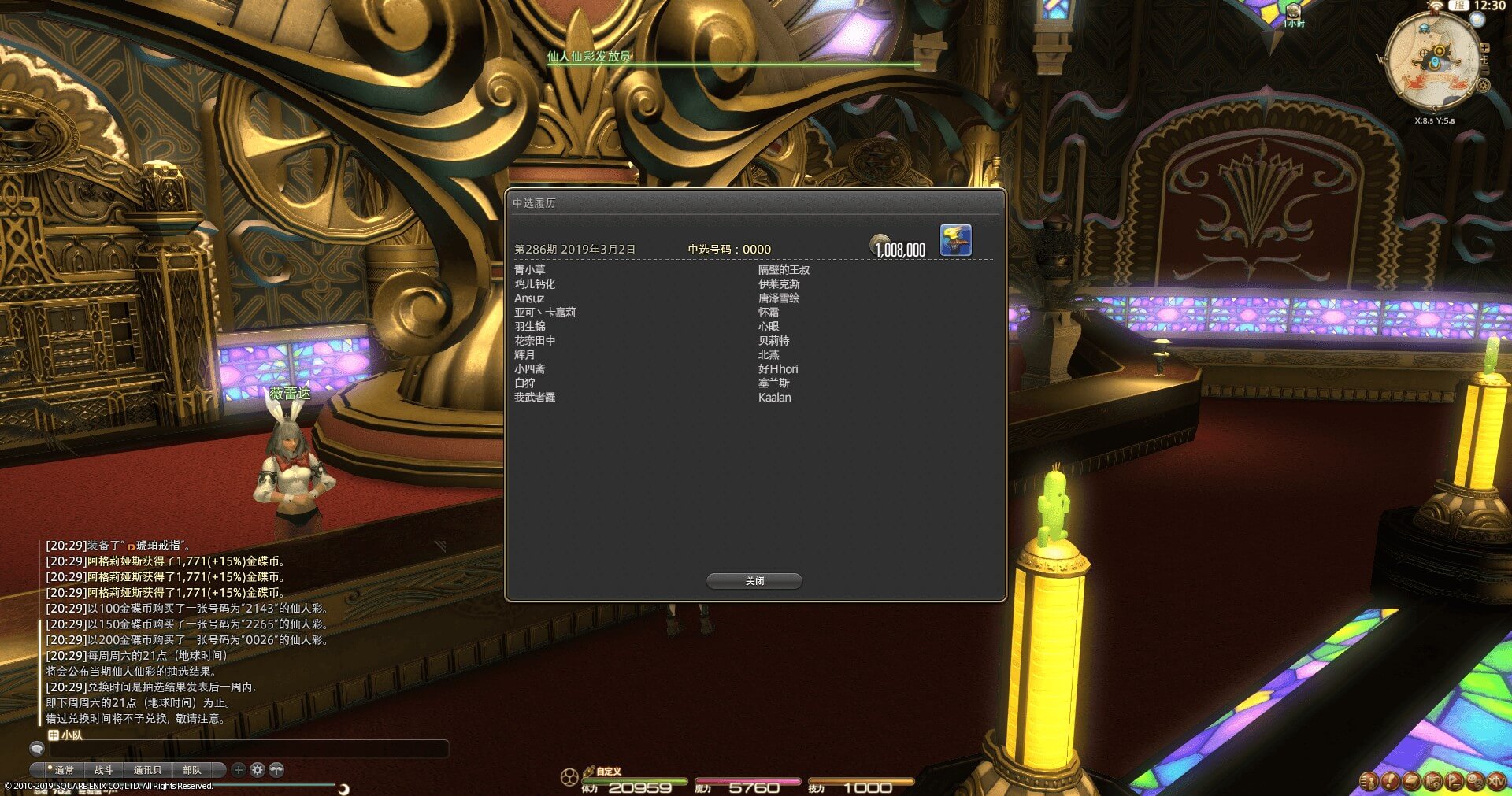Click the circular minimap
Image resolution: width=1512 pixels, height=796 pixels.
(1432, 61)
